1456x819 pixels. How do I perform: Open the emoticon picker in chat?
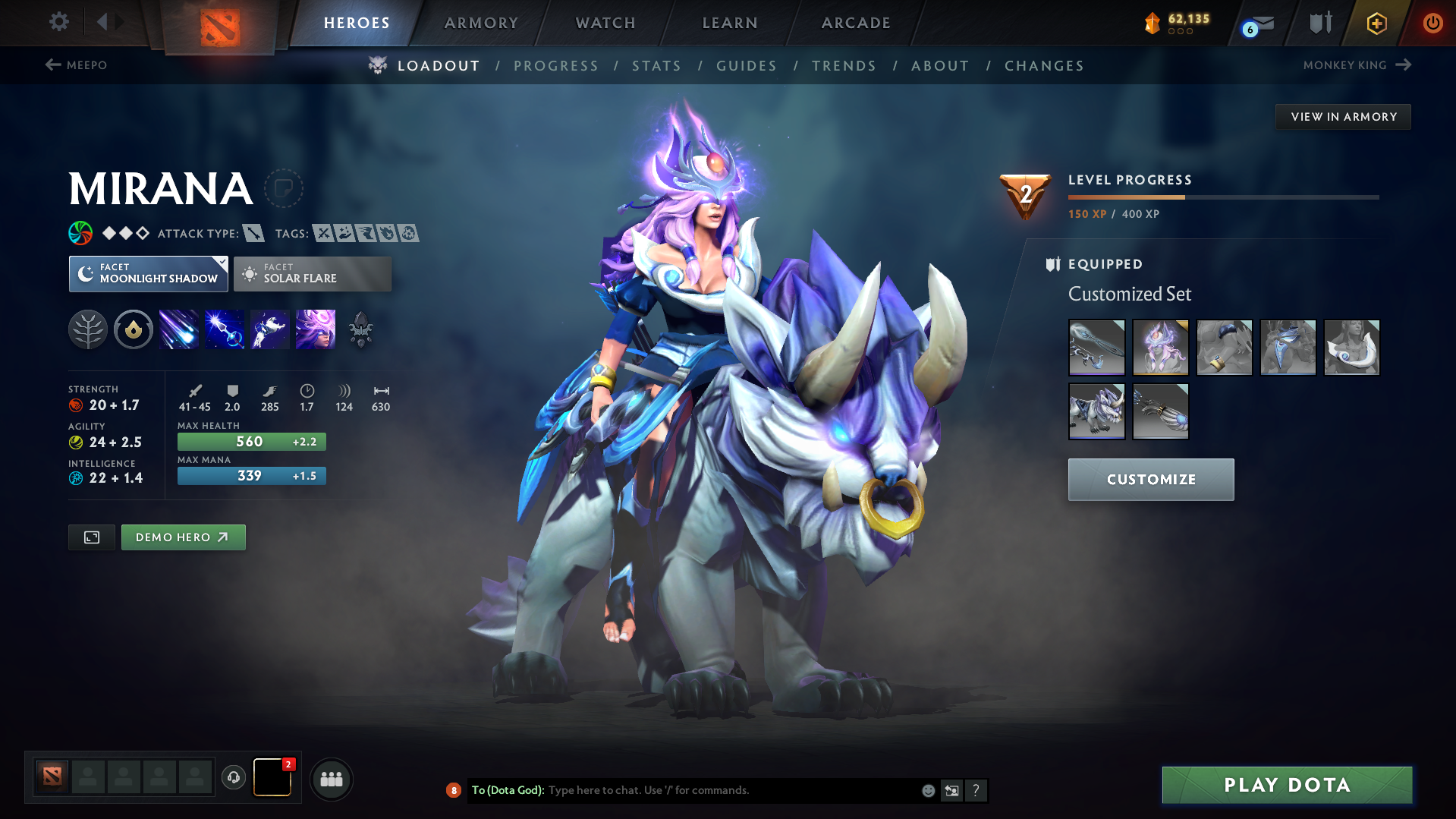point(927,790)
